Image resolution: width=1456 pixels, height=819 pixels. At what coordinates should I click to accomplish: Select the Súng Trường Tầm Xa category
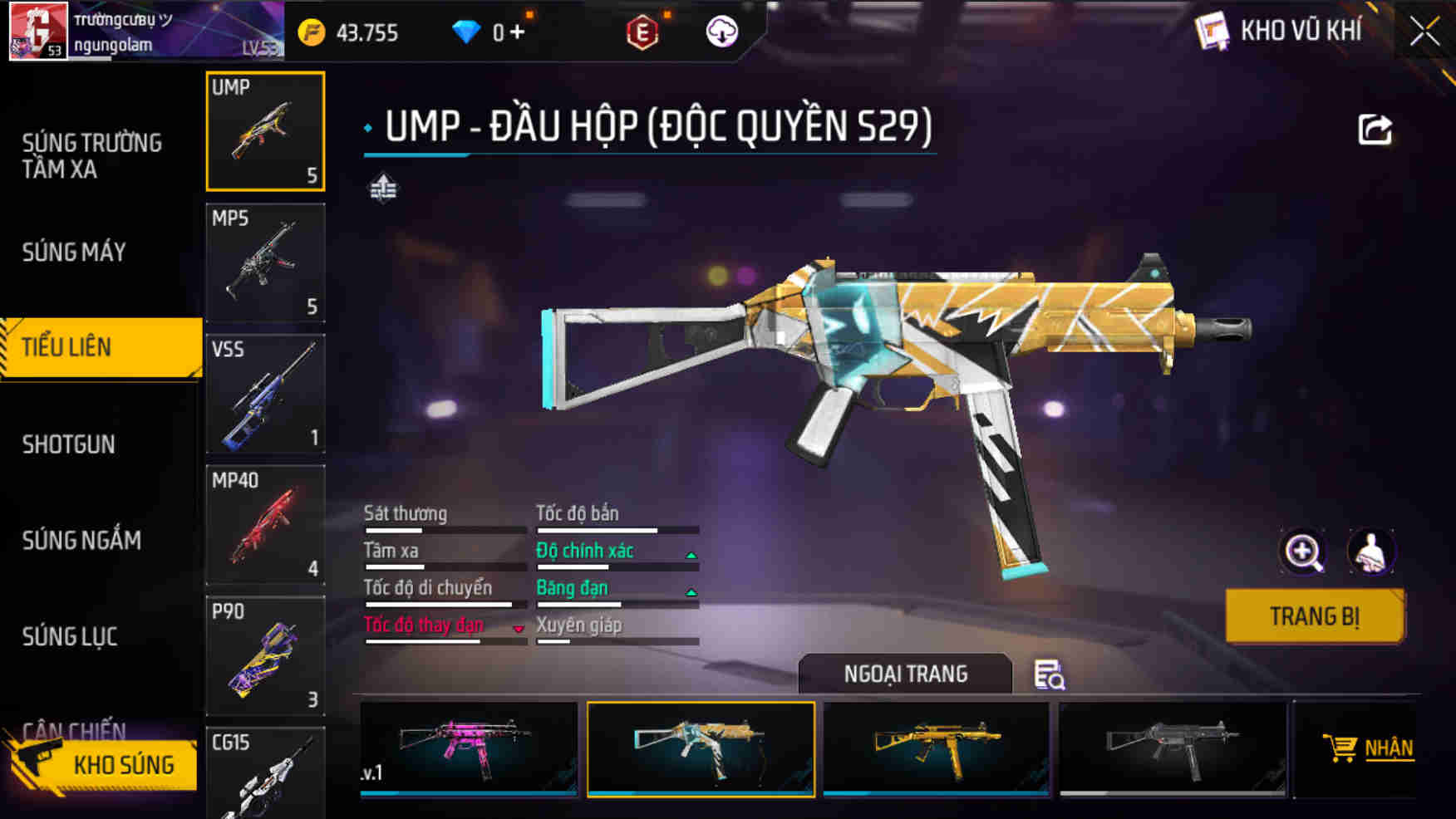[x=92, y=156]
